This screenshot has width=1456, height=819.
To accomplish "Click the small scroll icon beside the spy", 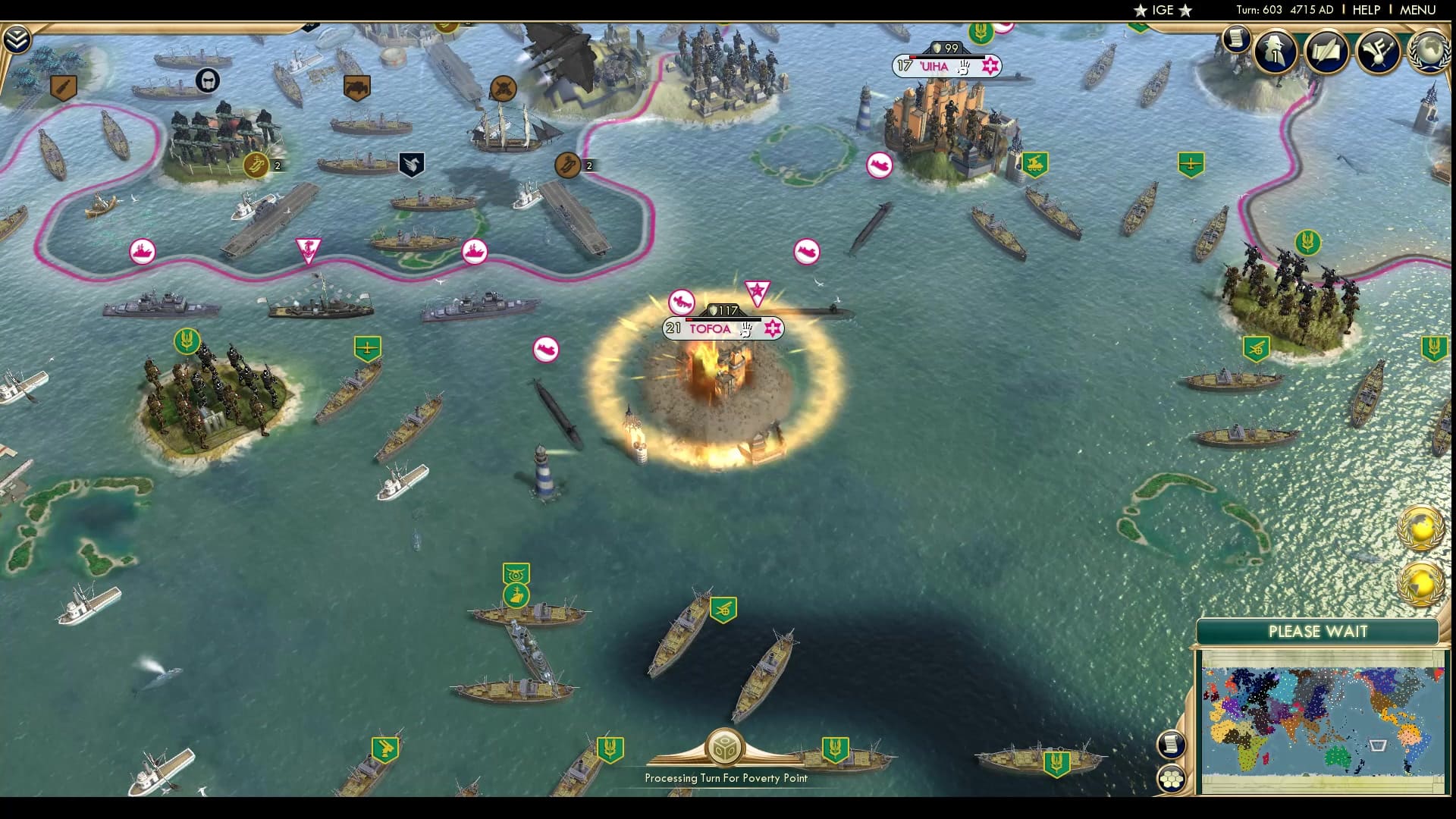I will click(1236, 39).
